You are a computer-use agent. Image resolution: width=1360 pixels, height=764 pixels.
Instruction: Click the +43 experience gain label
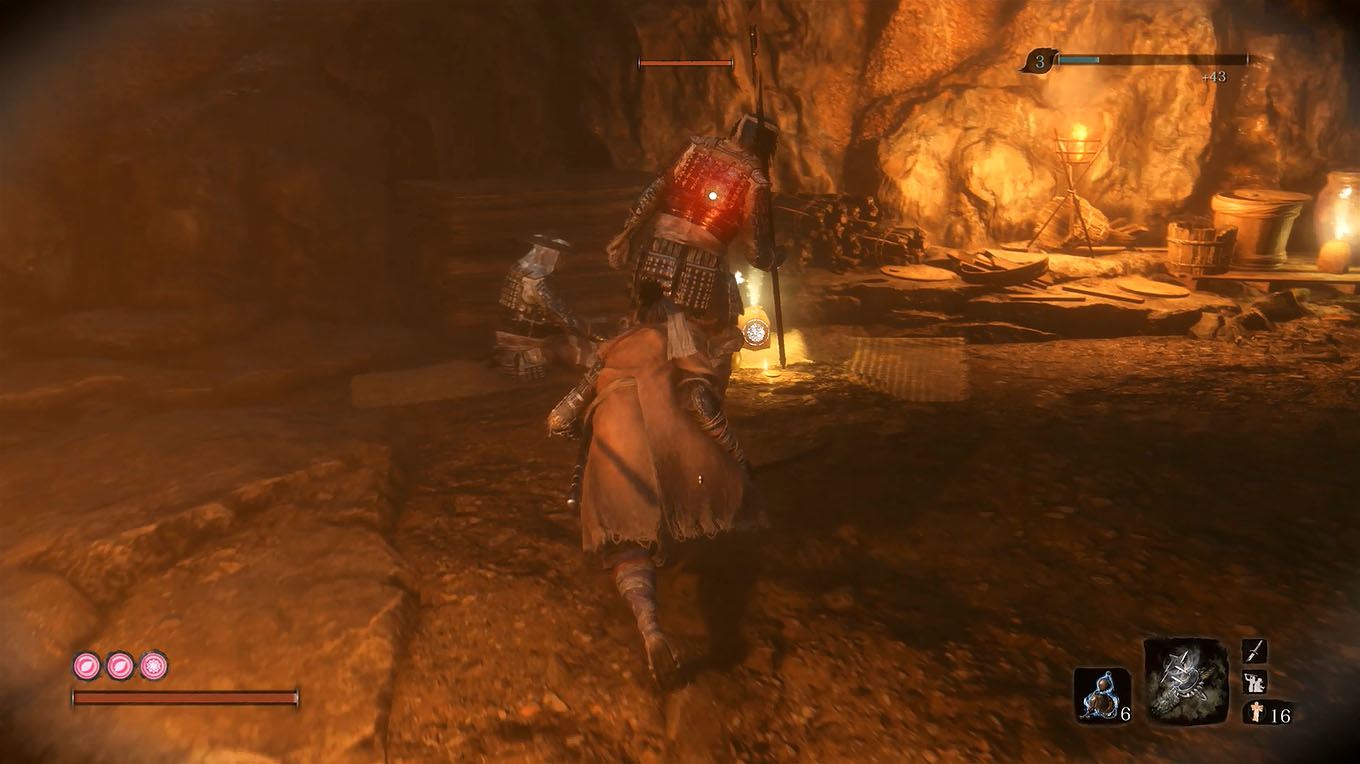click(x=1215, y=76)
